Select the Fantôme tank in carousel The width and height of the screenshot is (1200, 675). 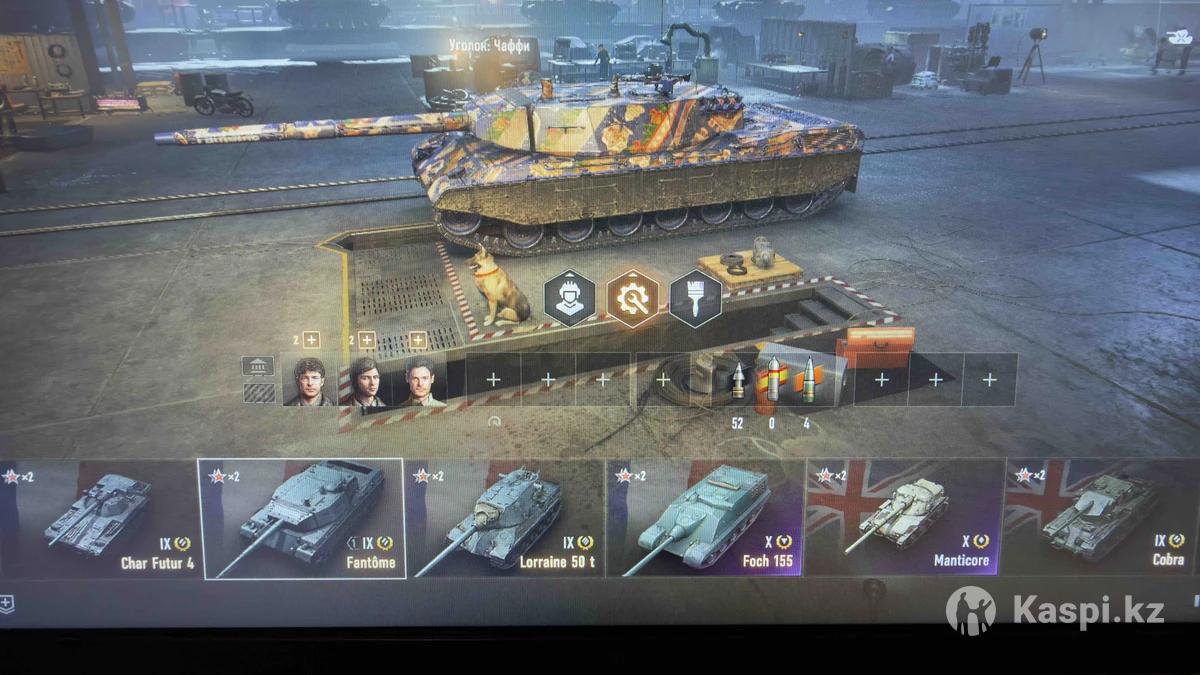(x=301, y=518)
